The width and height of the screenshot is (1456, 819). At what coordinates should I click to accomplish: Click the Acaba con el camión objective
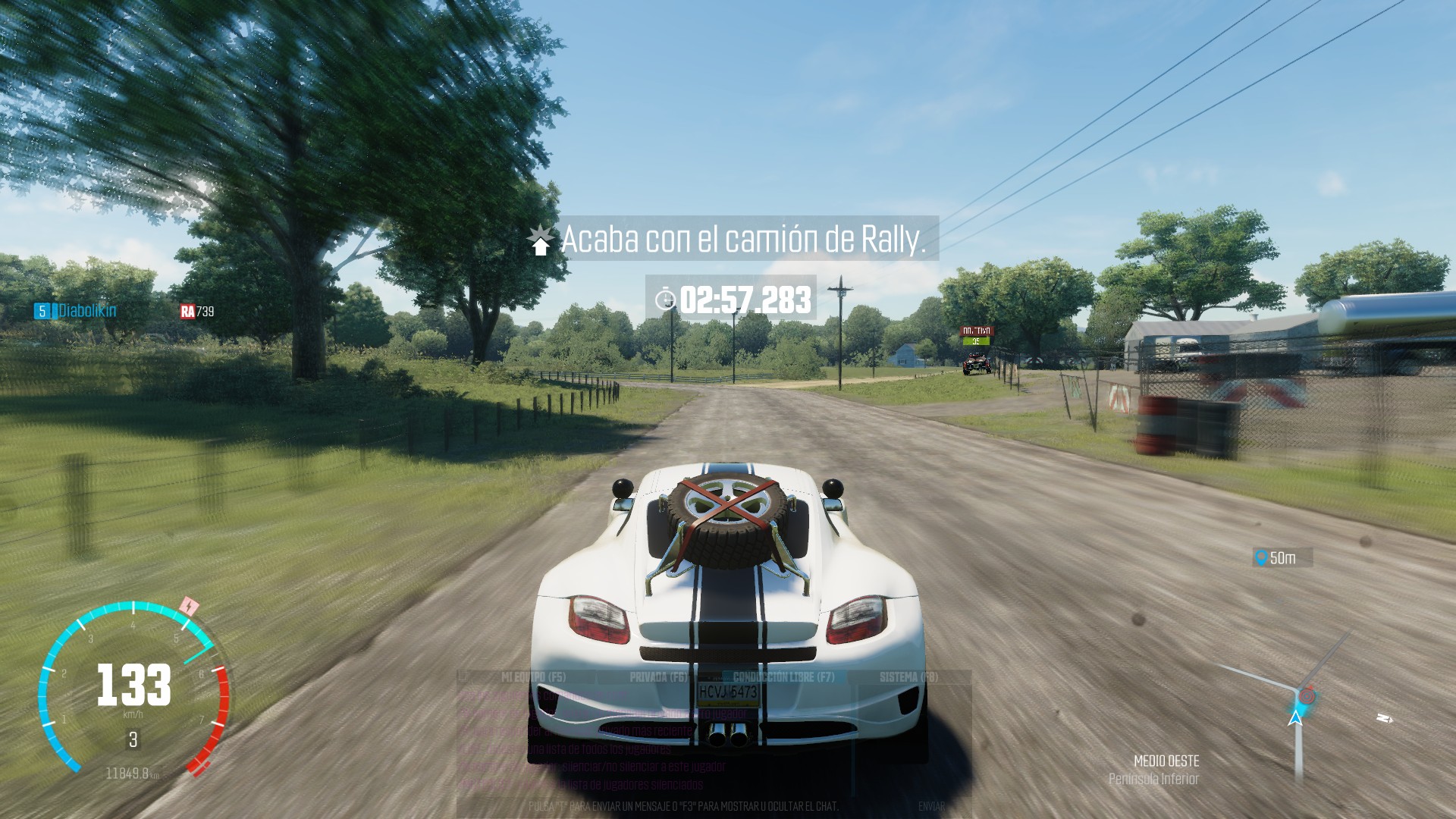[x=742, y=240]
